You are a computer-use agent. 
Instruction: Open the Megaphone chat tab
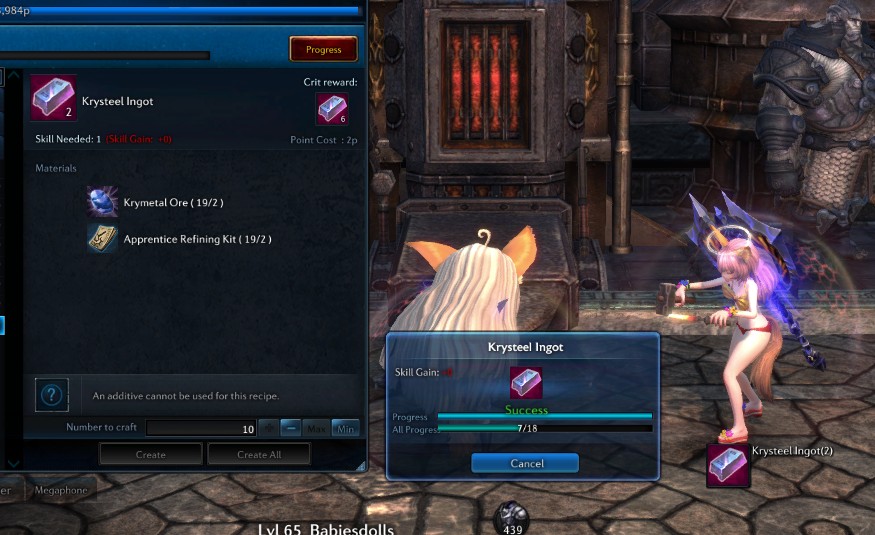(x=60, y=490)
